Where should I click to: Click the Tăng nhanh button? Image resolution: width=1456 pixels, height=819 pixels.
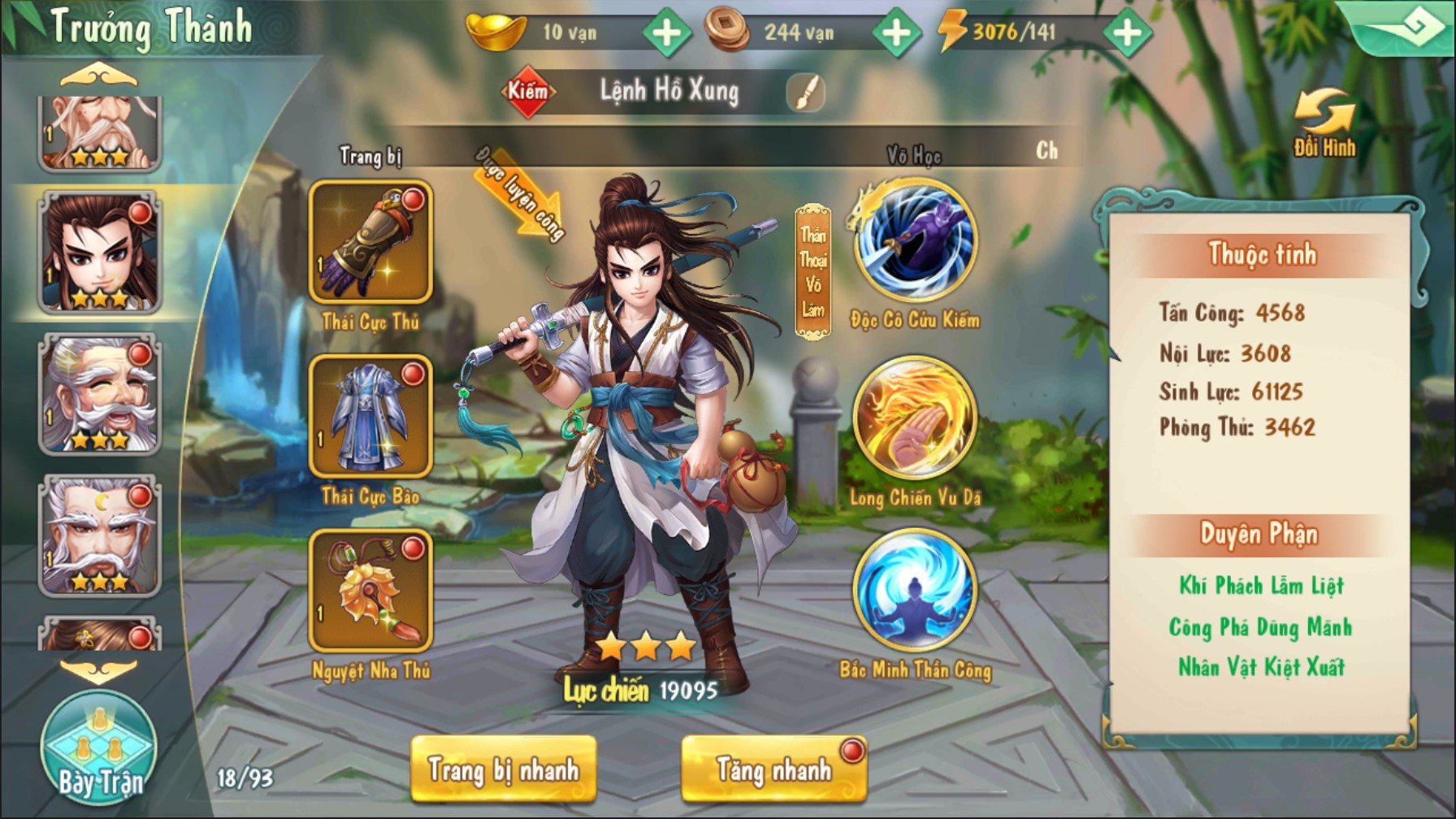click(773, 769)
